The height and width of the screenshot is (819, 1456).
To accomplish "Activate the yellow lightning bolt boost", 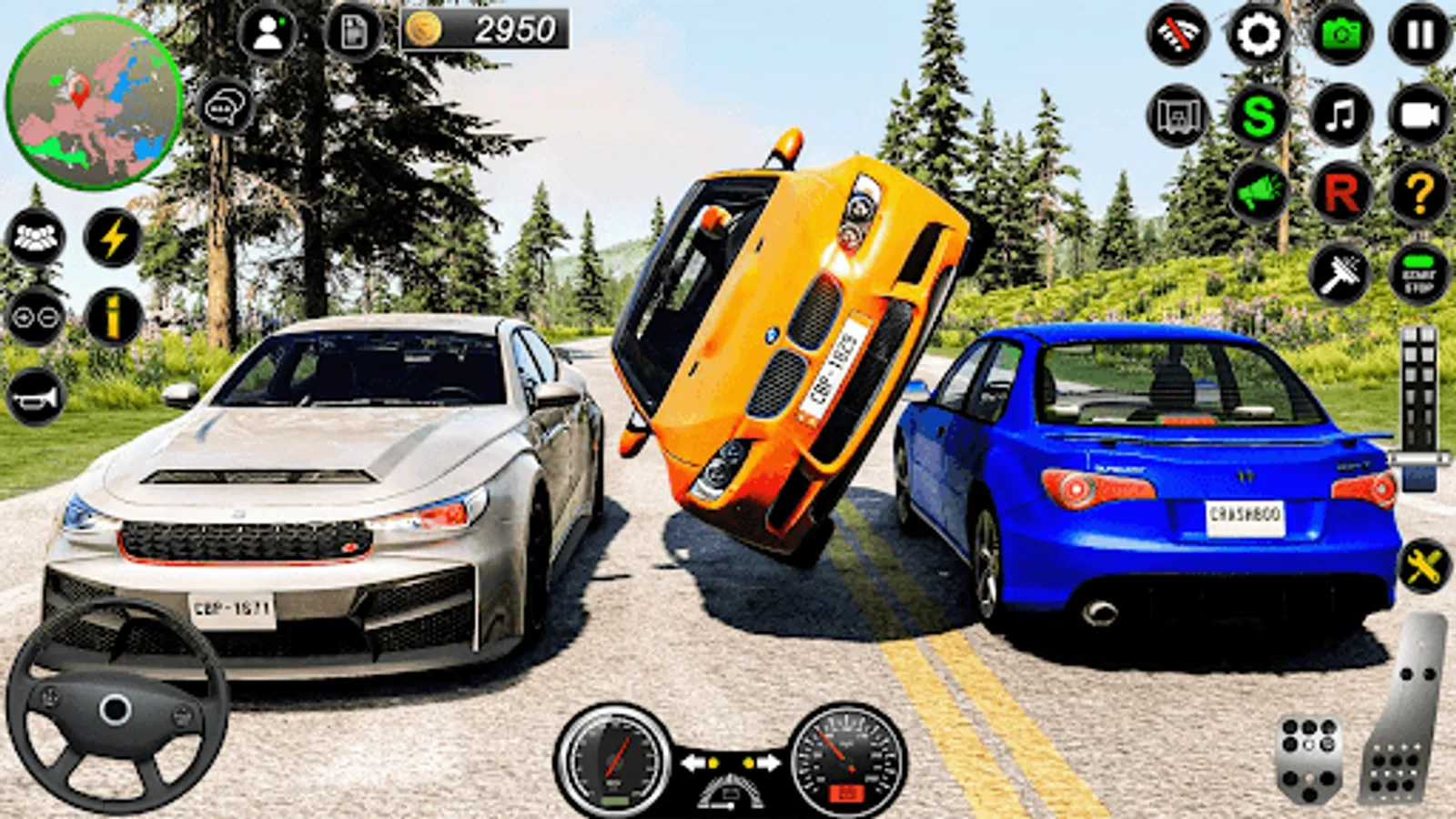I will 114,238.
